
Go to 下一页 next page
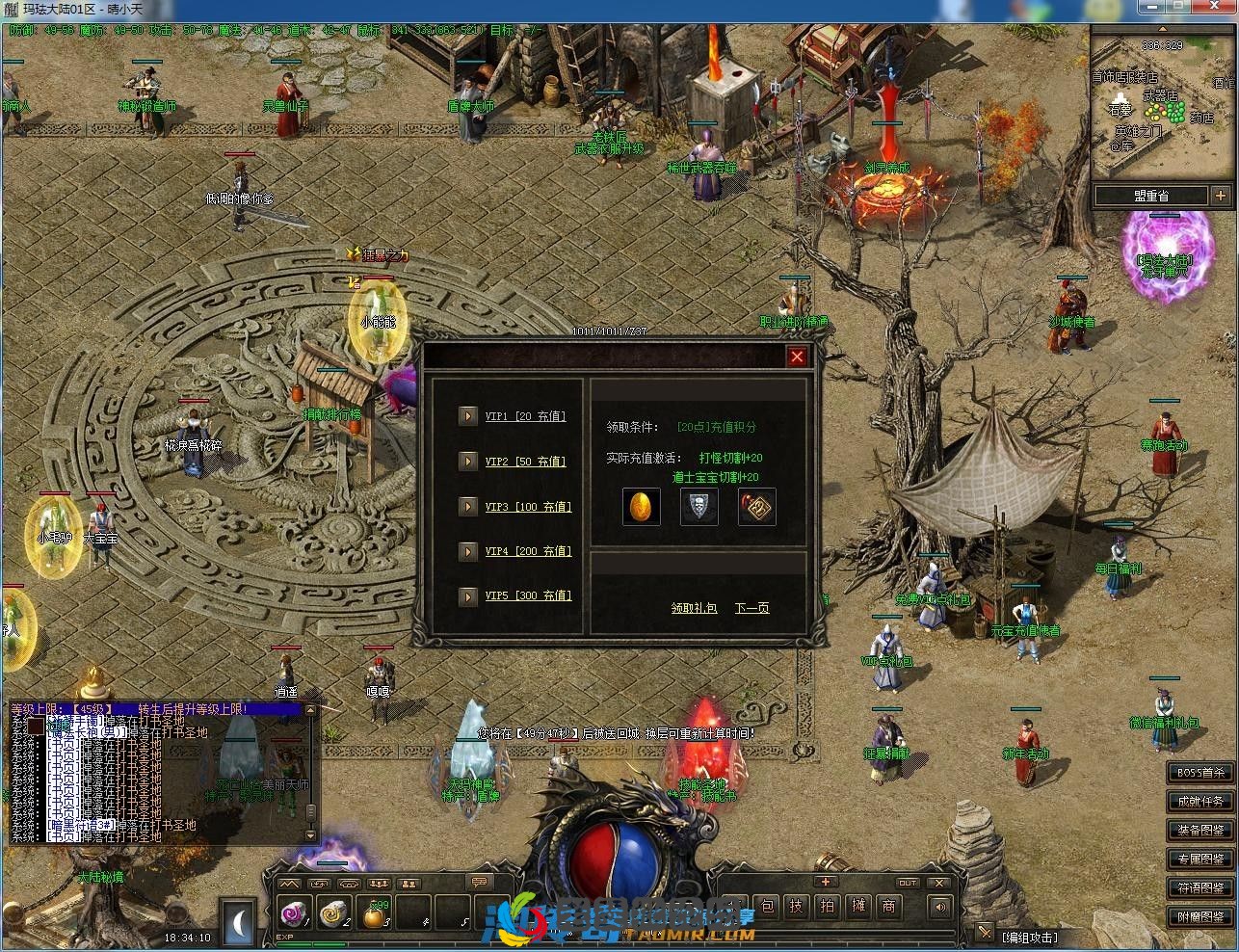coord(752,607)
